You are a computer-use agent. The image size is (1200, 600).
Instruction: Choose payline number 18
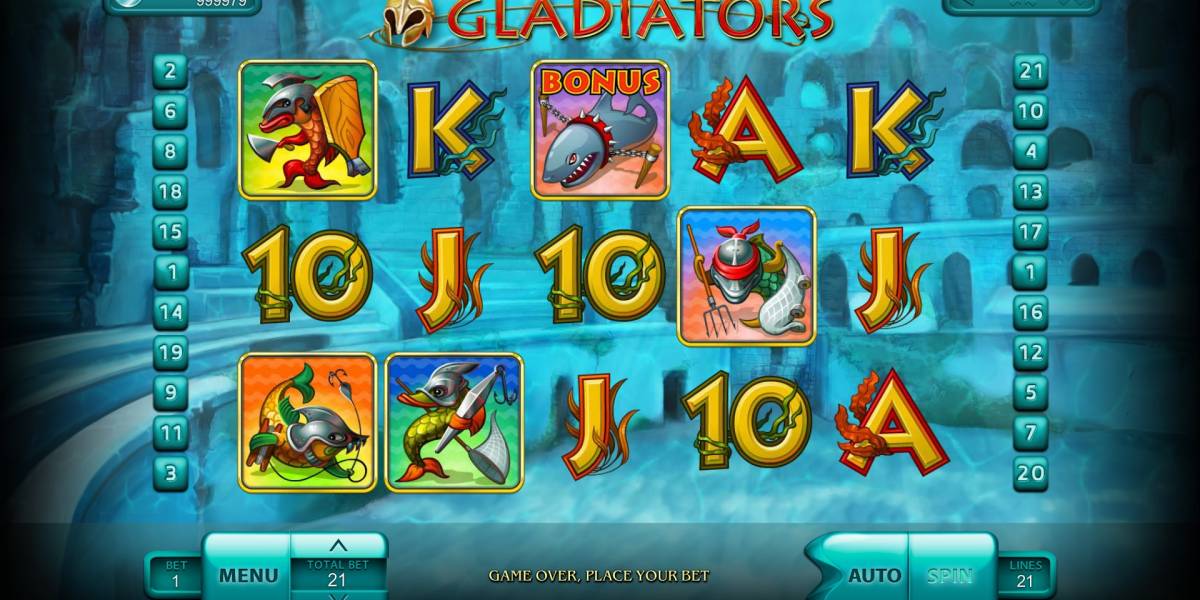point(171,192)
